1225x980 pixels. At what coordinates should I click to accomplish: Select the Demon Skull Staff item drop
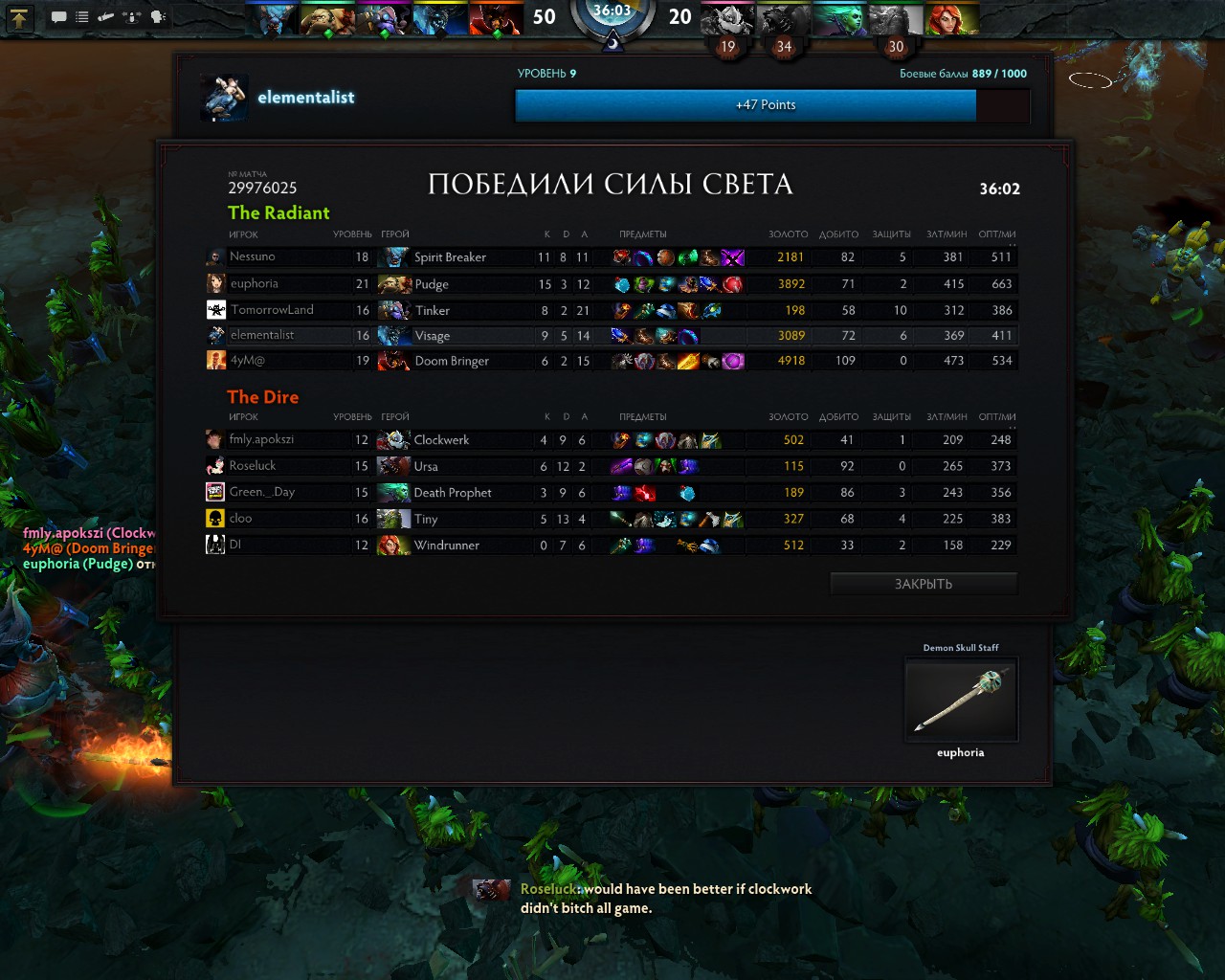[961, 700]
